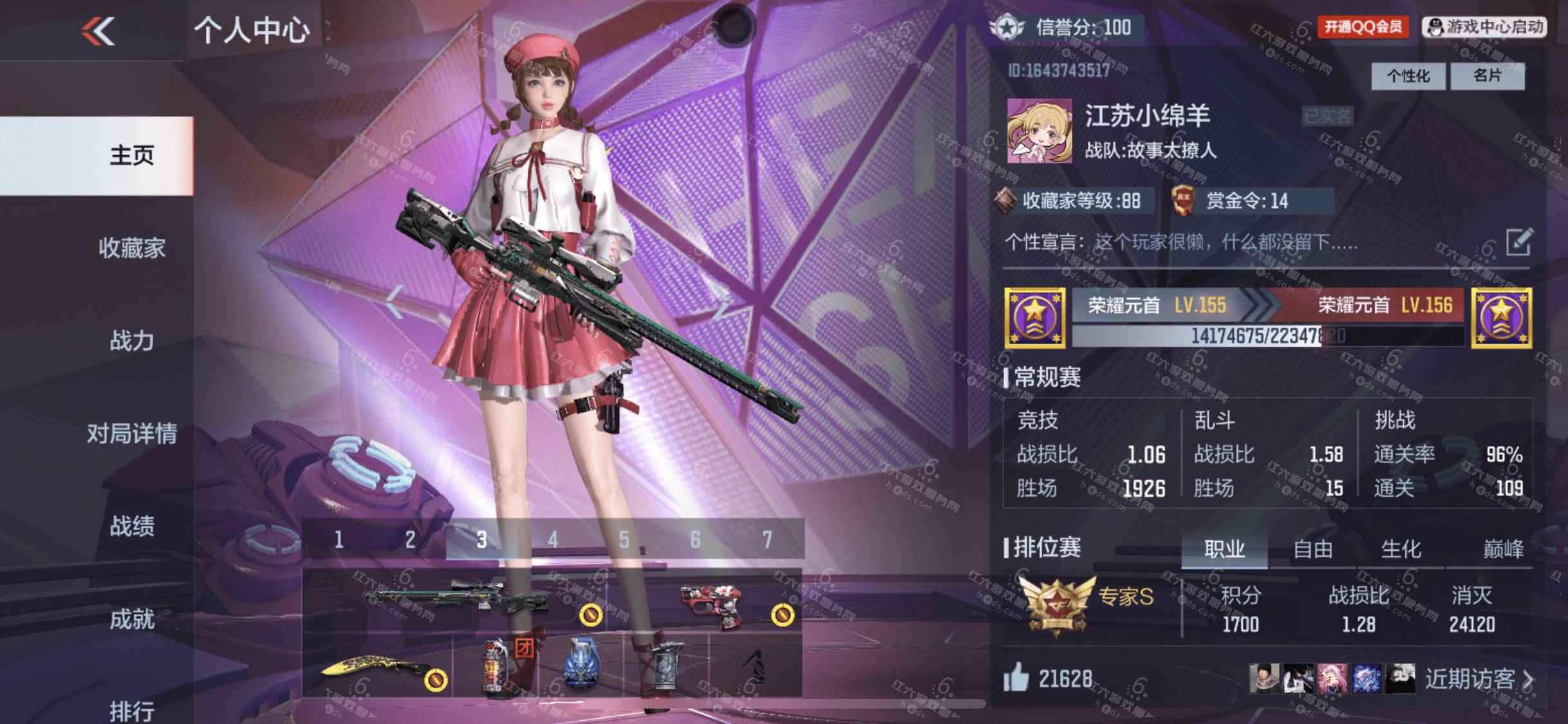The height and width of the screenshot is (724, 1568).
Task: Open 对局详情 match details
Action: click(x=131, y=433)
